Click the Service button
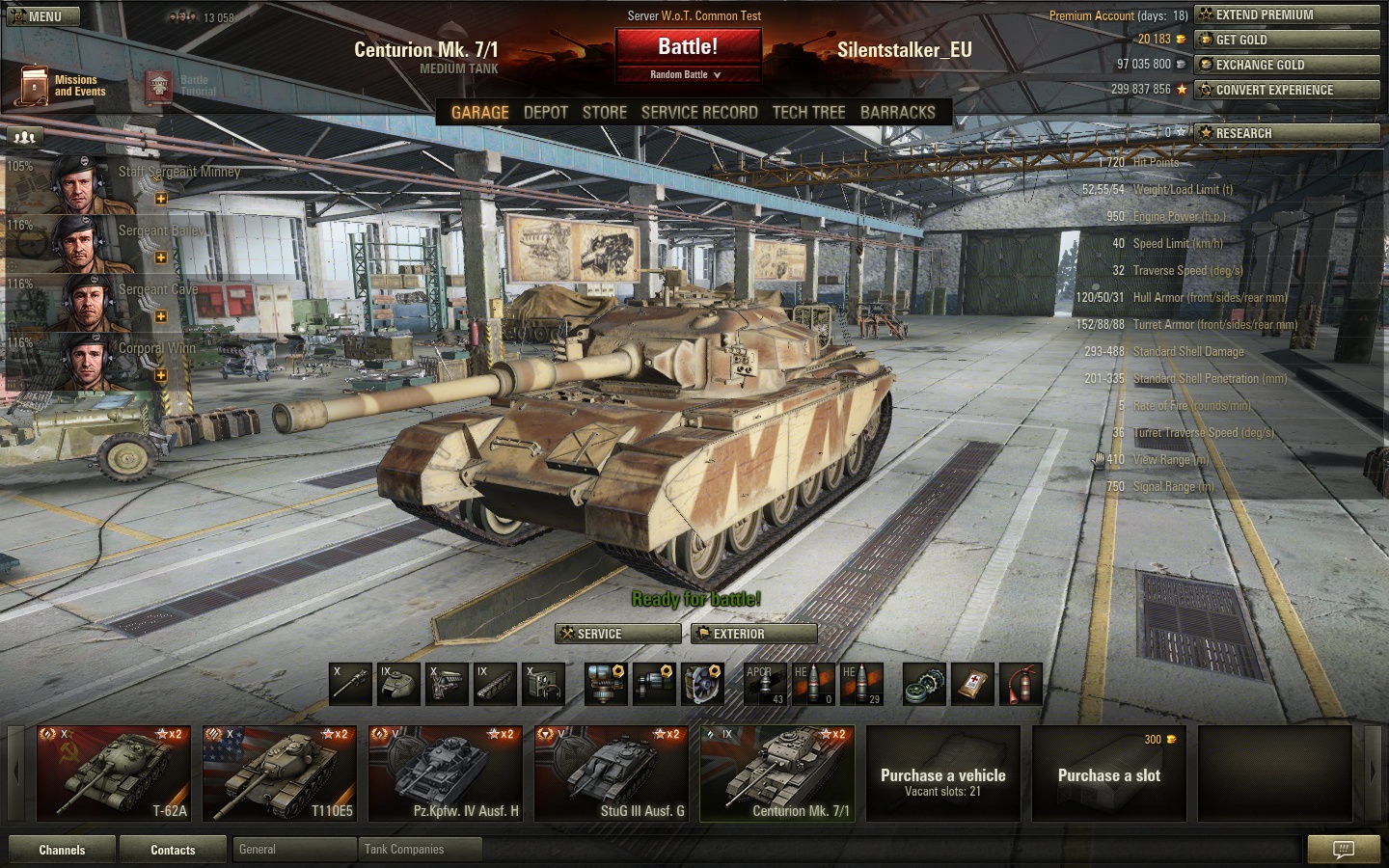Screen dimensions: 1389x868 click(x=618, y=634)
